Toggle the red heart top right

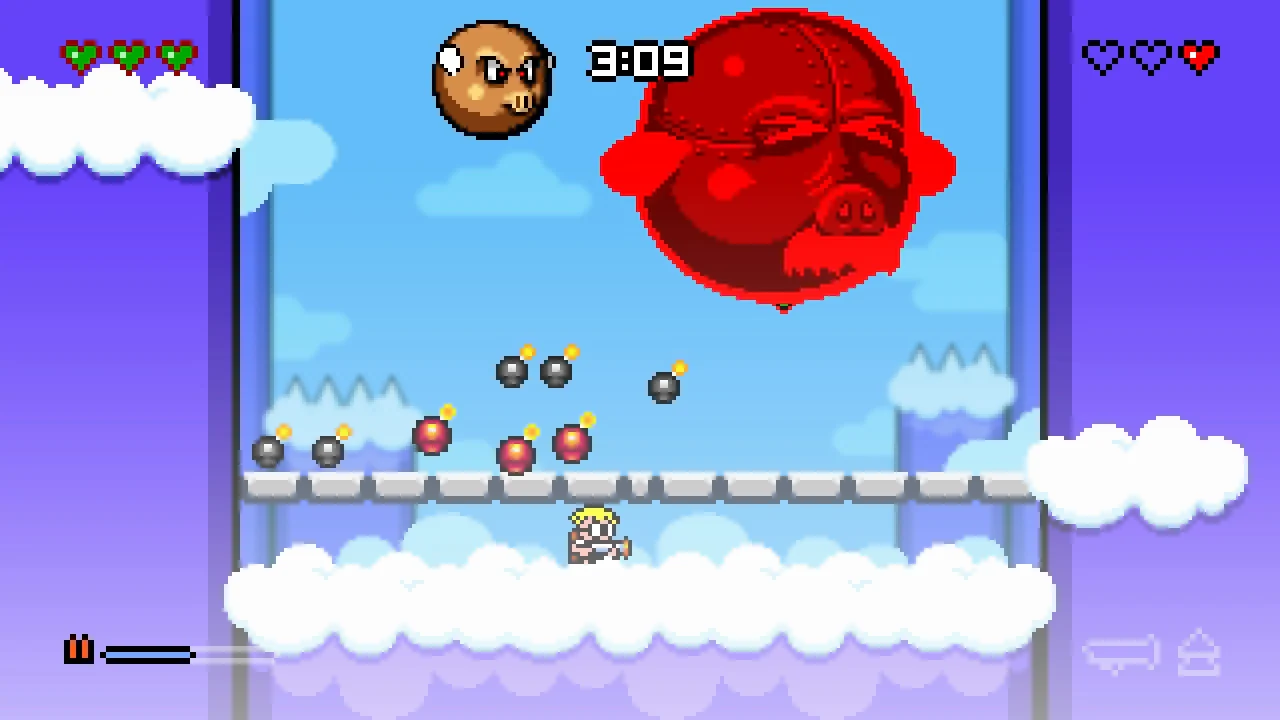pyautogui.click(x=1198, y=57)
